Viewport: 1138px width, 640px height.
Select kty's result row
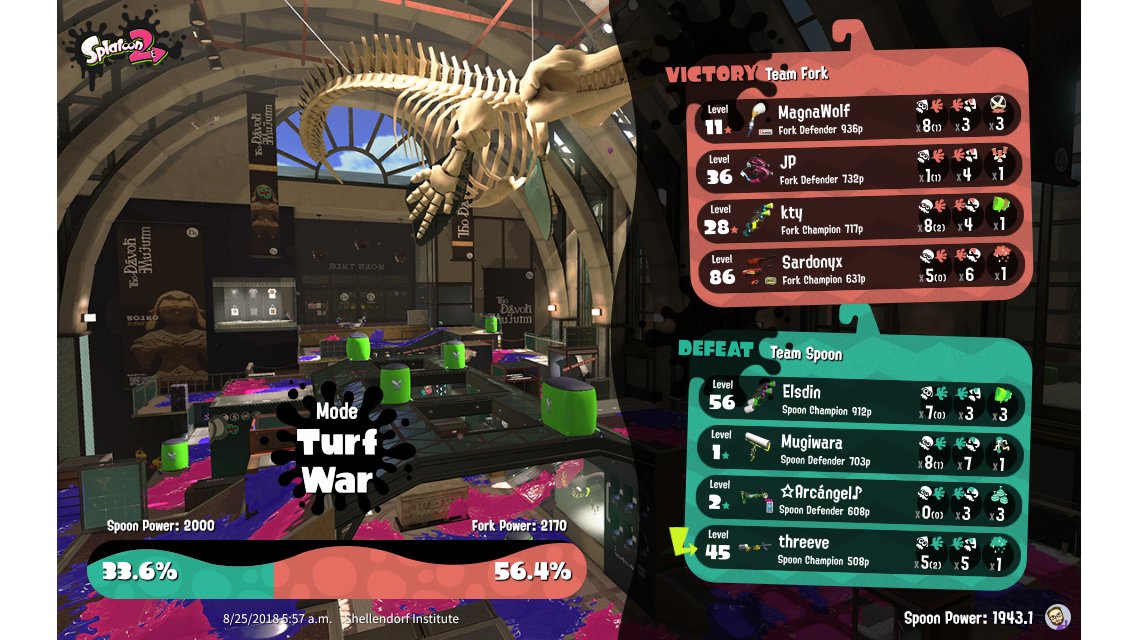click(x=860, y=219)
